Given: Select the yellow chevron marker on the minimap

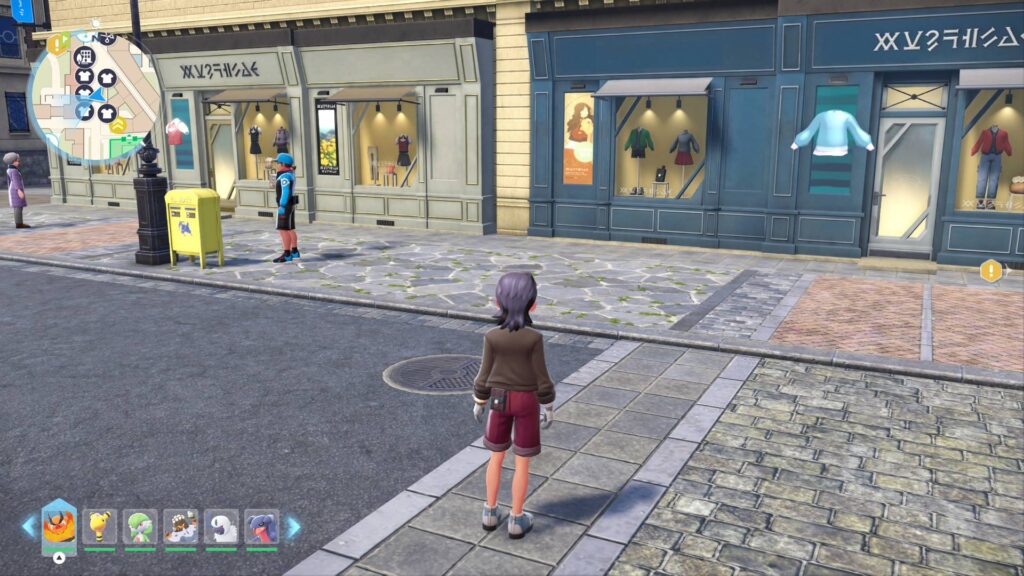Looking at the screenshot, I should (x=118, y=125).
